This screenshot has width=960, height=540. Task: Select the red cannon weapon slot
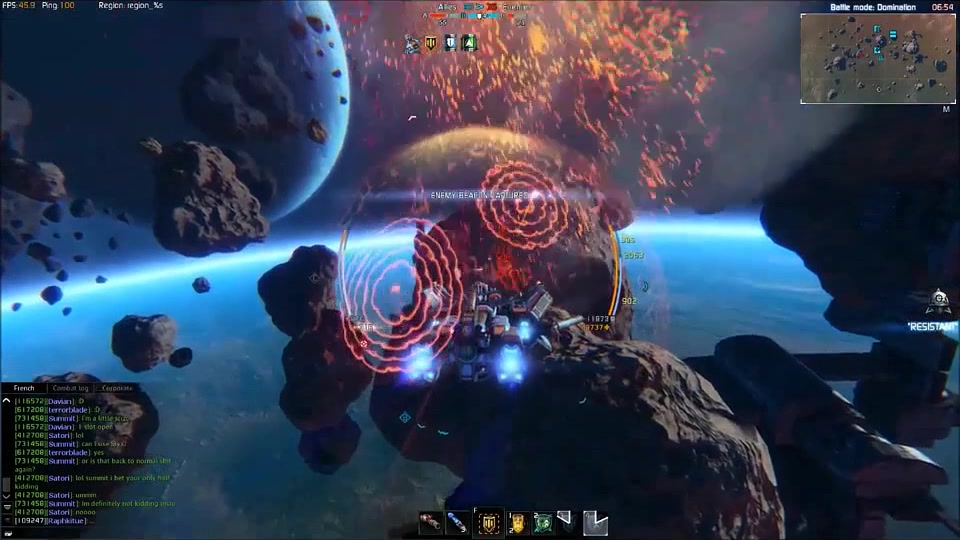(431, 522)
